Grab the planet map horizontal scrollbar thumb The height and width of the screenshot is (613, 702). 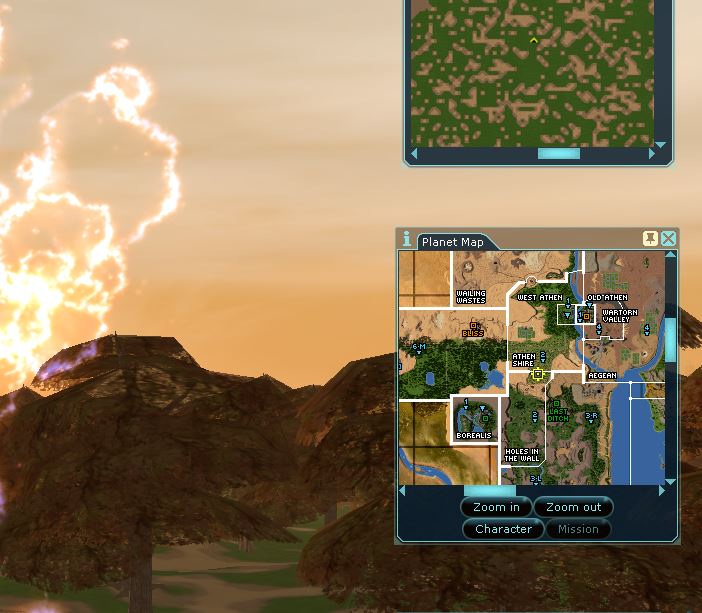(490, 491)
